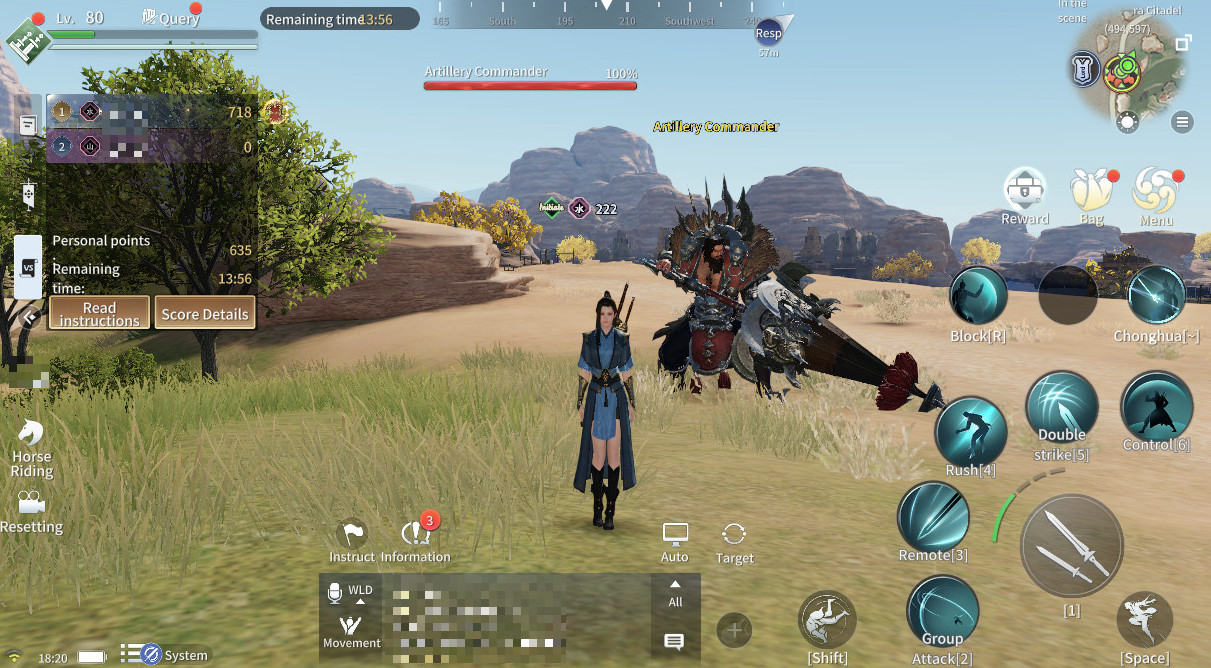1211x668 pixels.
Task: Open the Read instructions panel
Action: pyautogui.click(x=99, y=313)
